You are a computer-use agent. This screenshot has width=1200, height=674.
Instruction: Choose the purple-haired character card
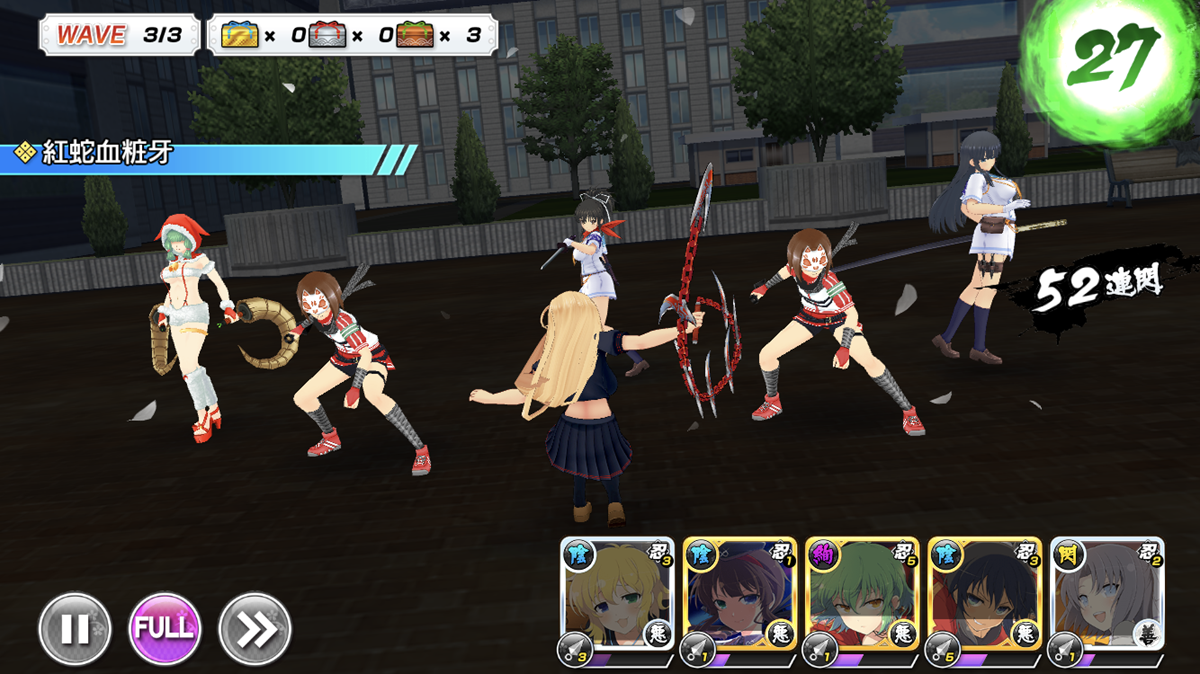pyautogui.click(x=740, y=596)
